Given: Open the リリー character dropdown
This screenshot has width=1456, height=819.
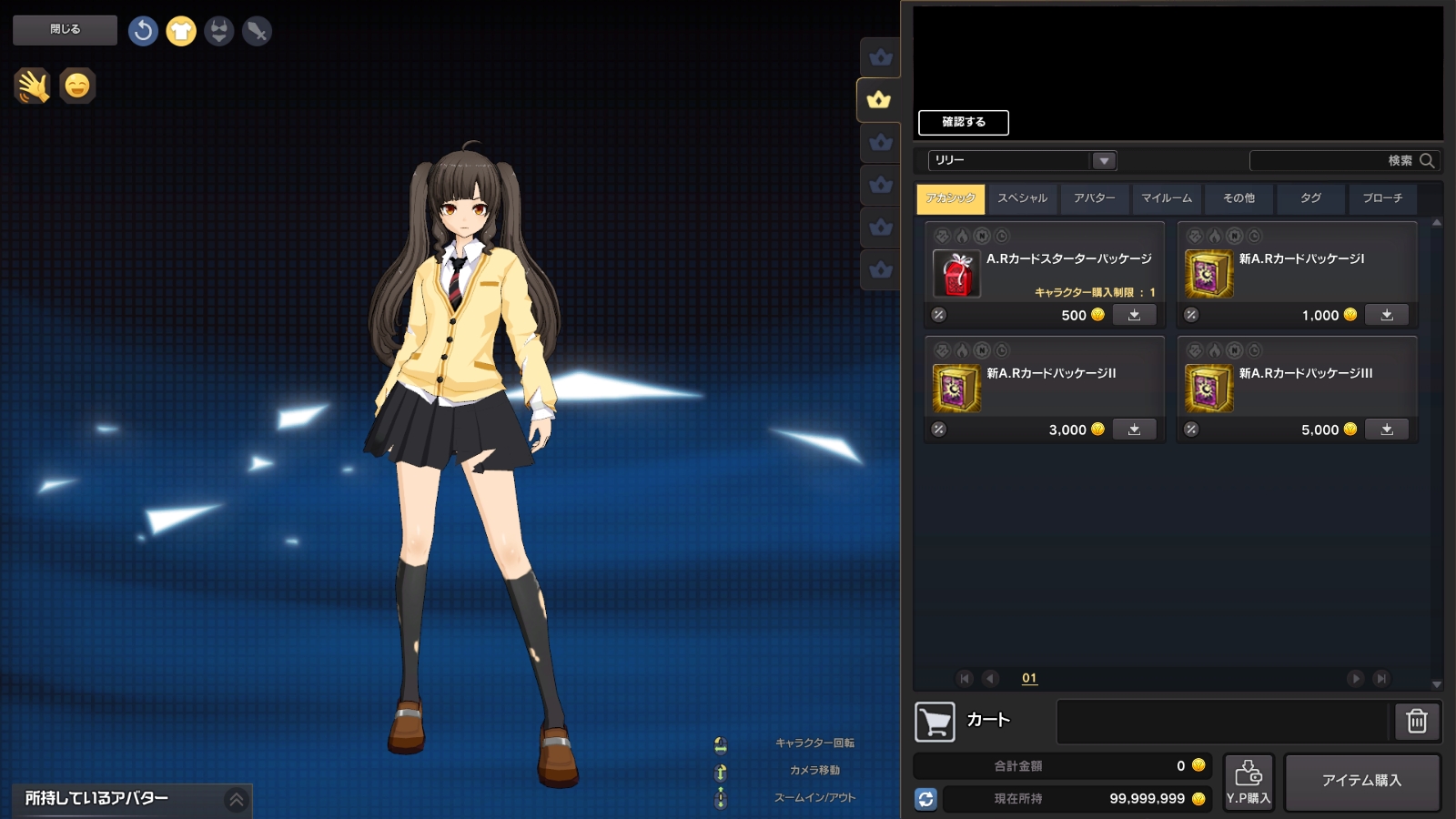Looking at the screenshot, I should (1104, 160).
